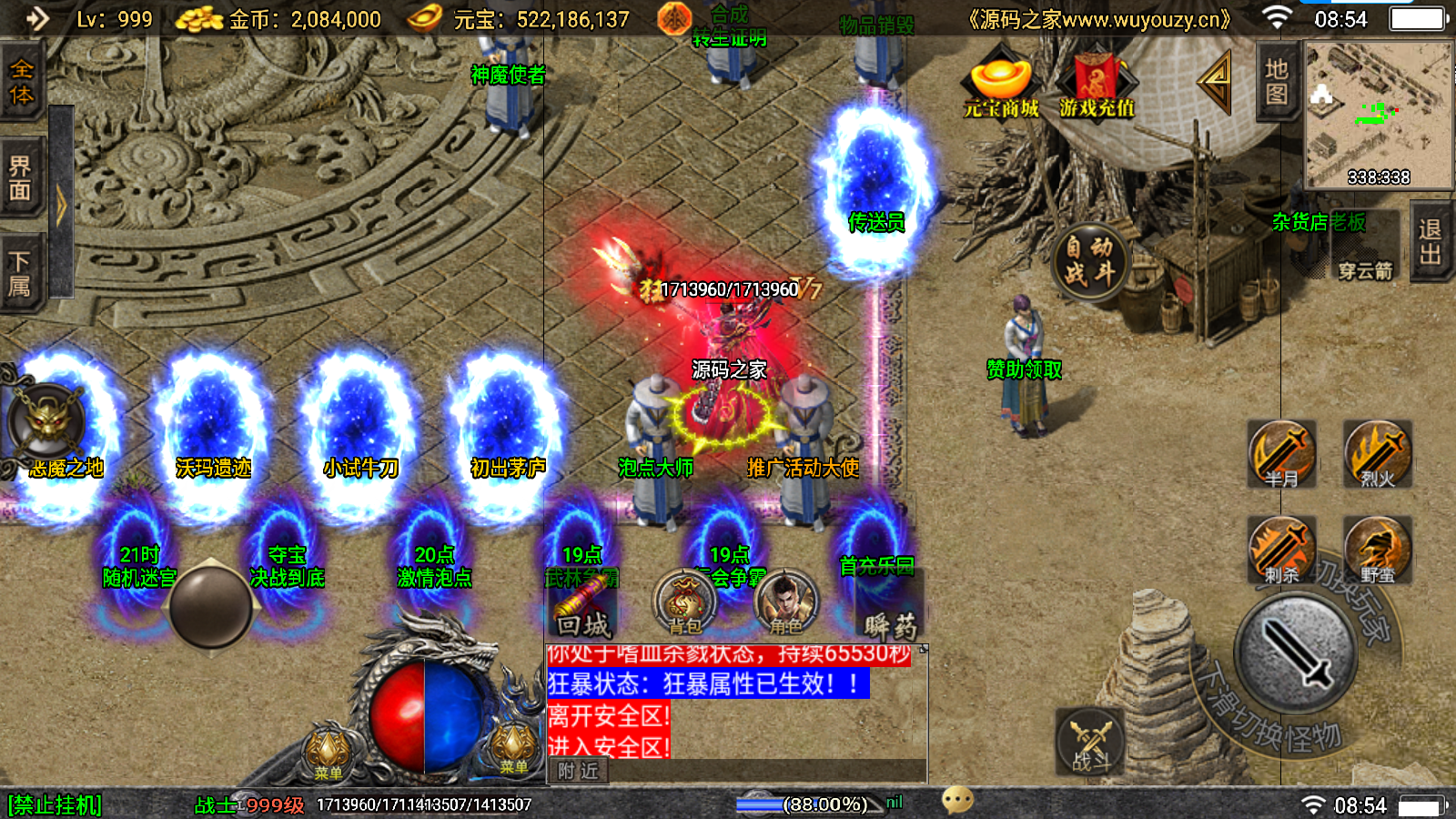Tap the 退出 exit button

(x=1430, y=242)
